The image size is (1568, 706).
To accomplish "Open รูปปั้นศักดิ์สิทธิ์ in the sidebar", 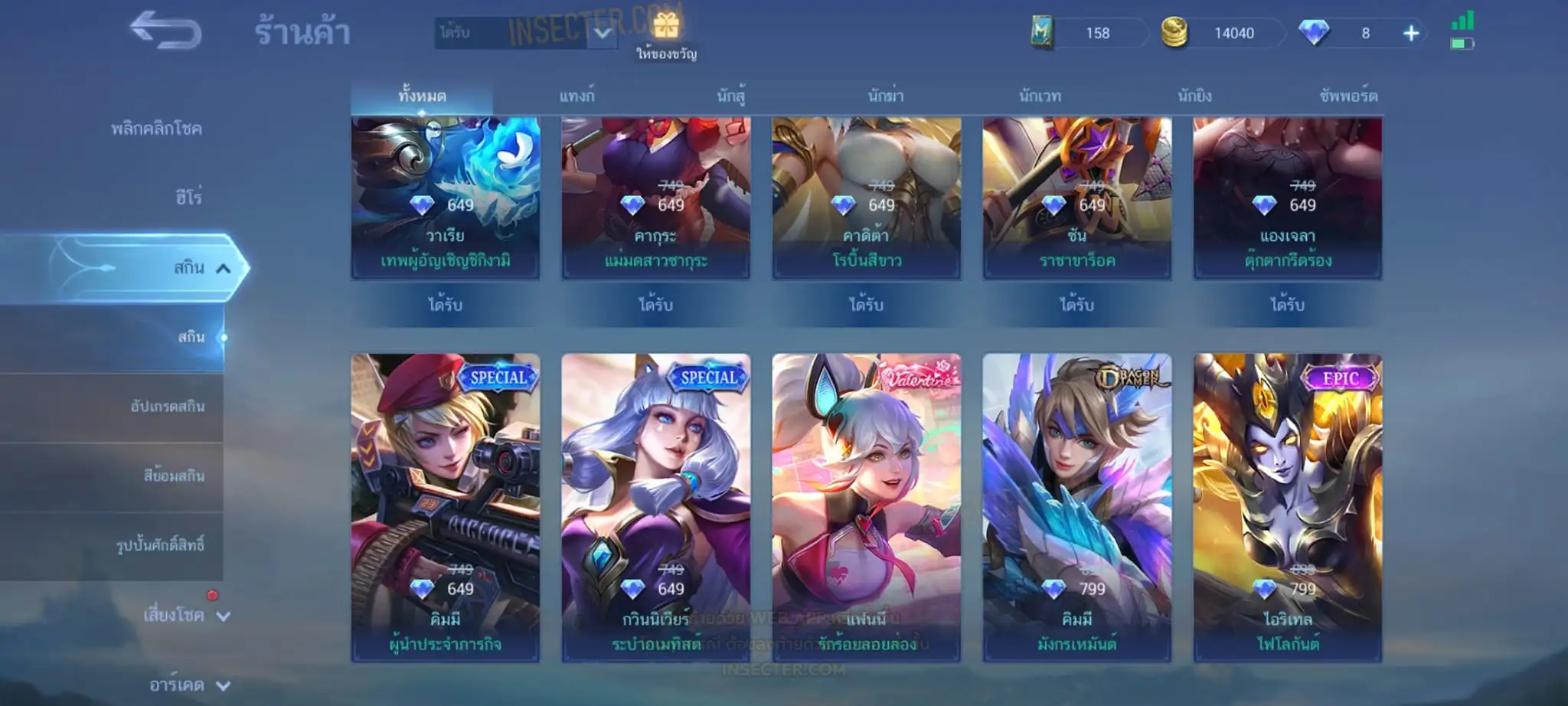I will point(160,545).
